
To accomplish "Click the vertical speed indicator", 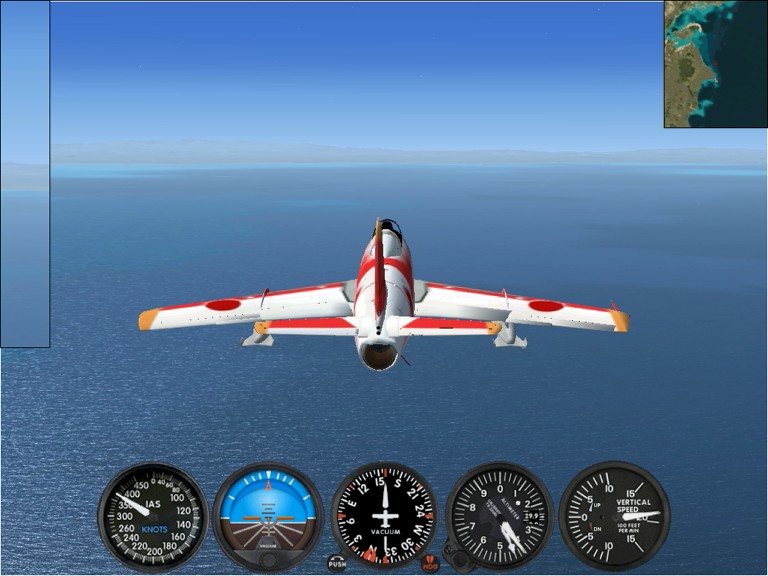I will (614, 516).
